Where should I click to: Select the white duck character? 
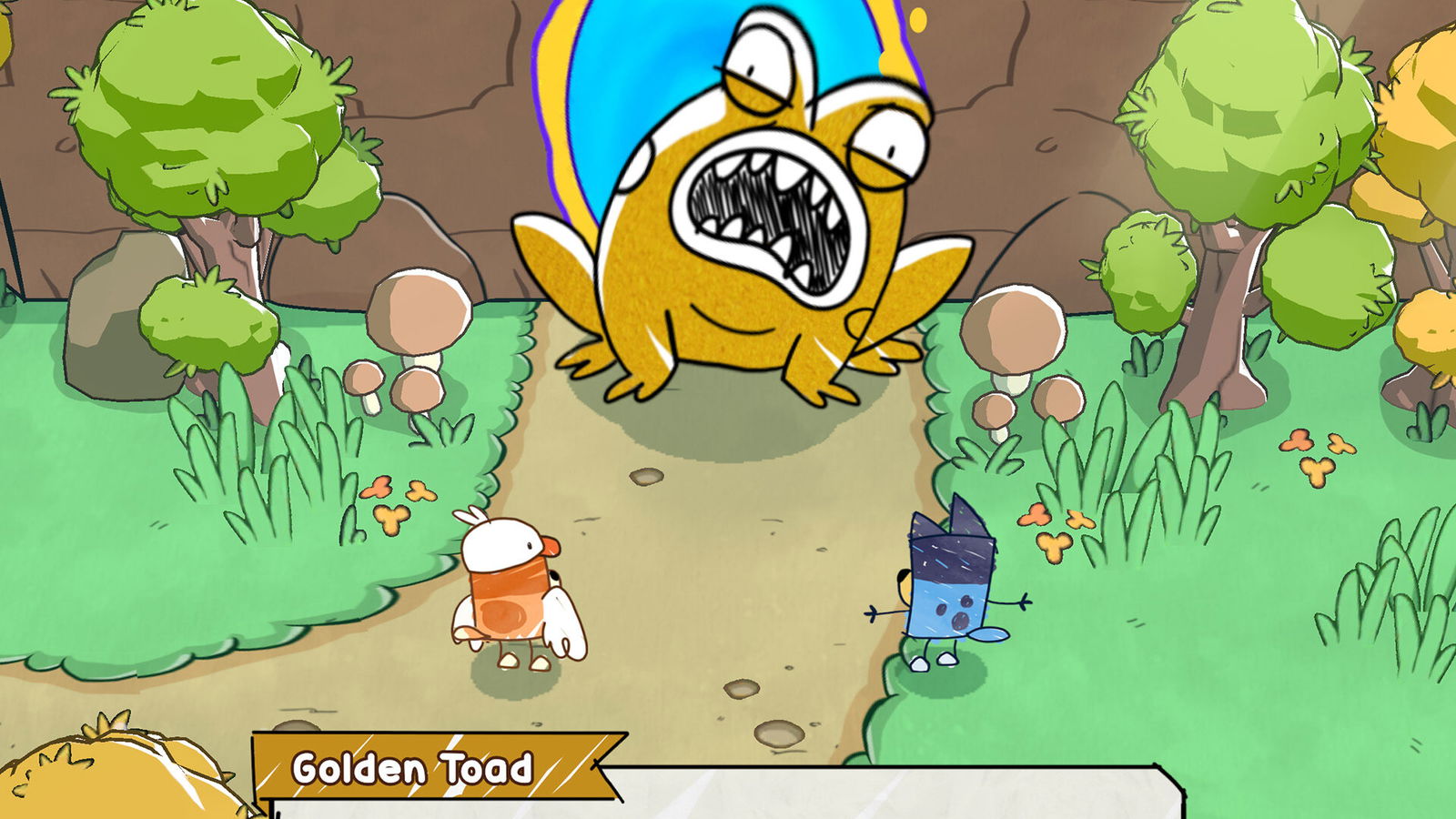pos(510,591)
